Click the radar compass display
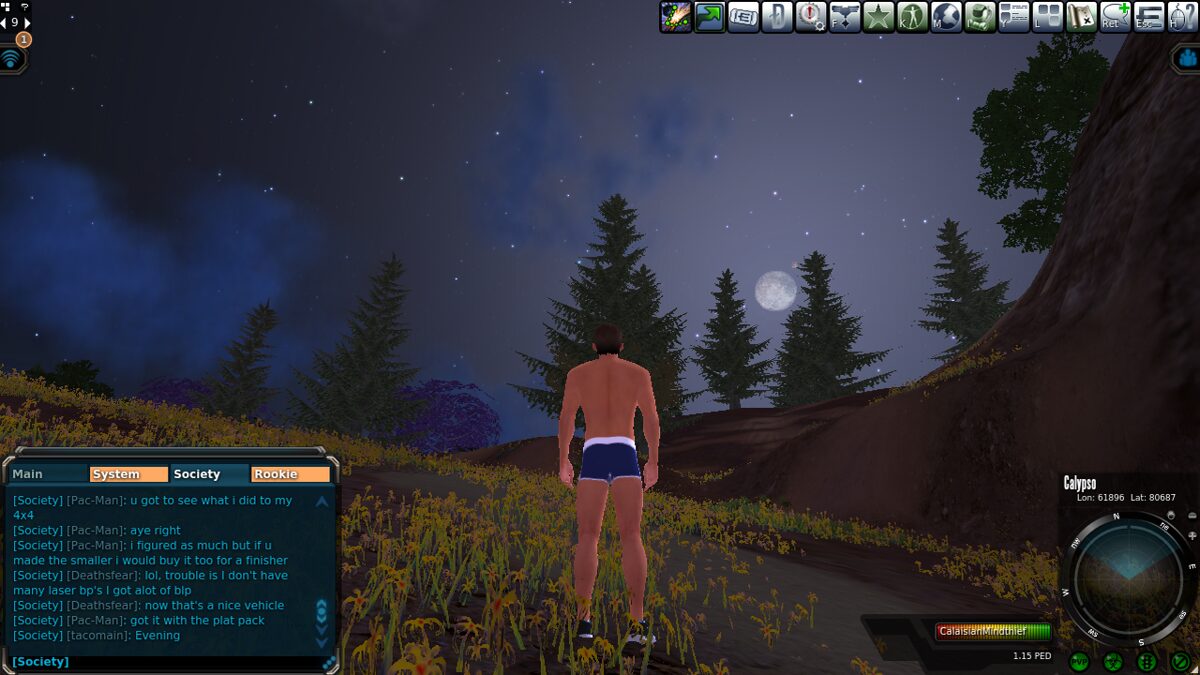 click(x=1128, y=578)
